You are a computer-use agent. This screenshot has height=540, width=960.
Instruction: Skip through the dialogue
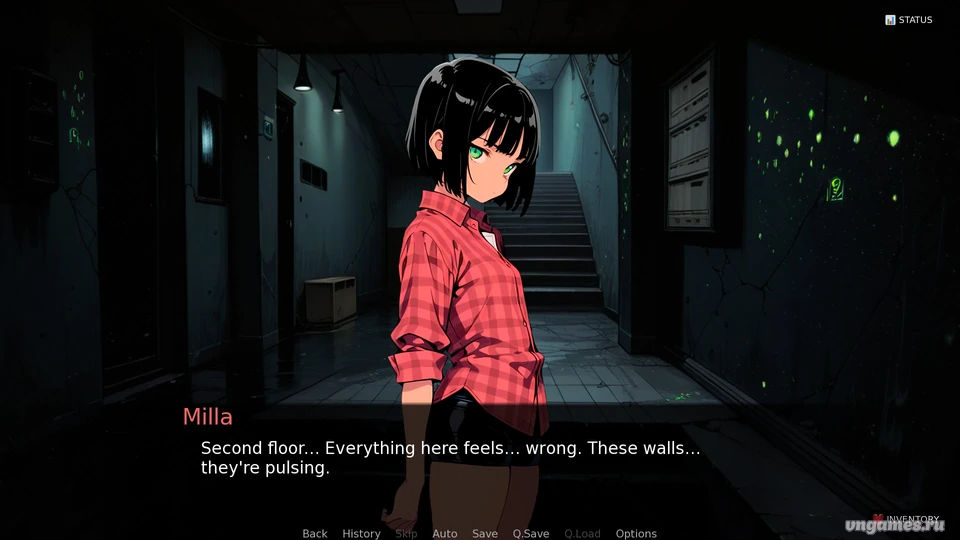(406, 534)
